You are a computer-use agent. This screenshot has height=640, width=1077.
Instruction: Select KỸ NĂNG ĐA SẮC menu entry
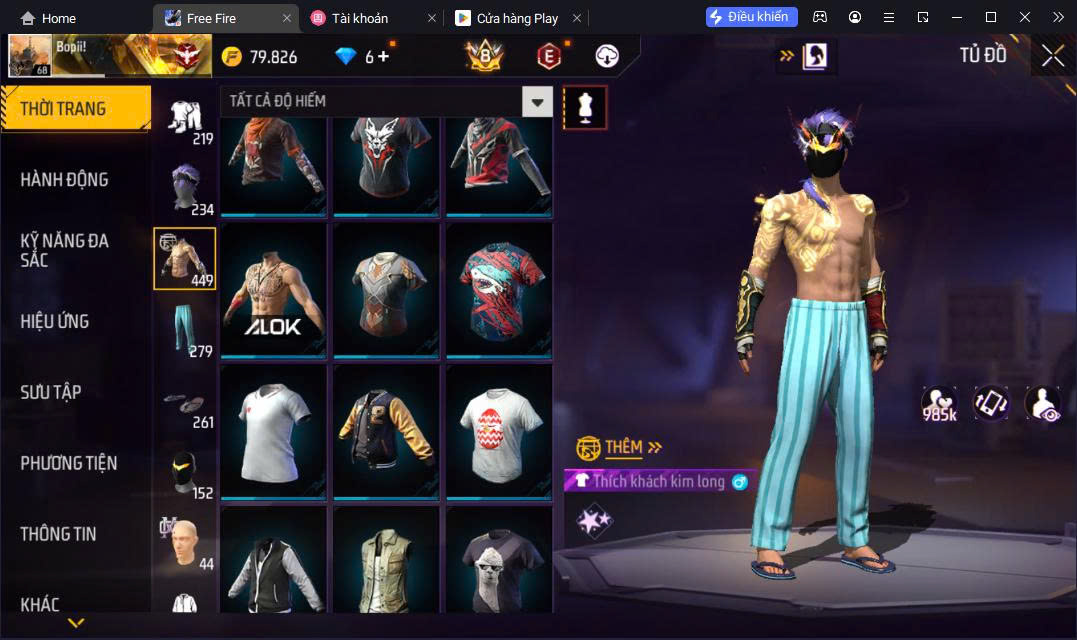coord(65,250)
